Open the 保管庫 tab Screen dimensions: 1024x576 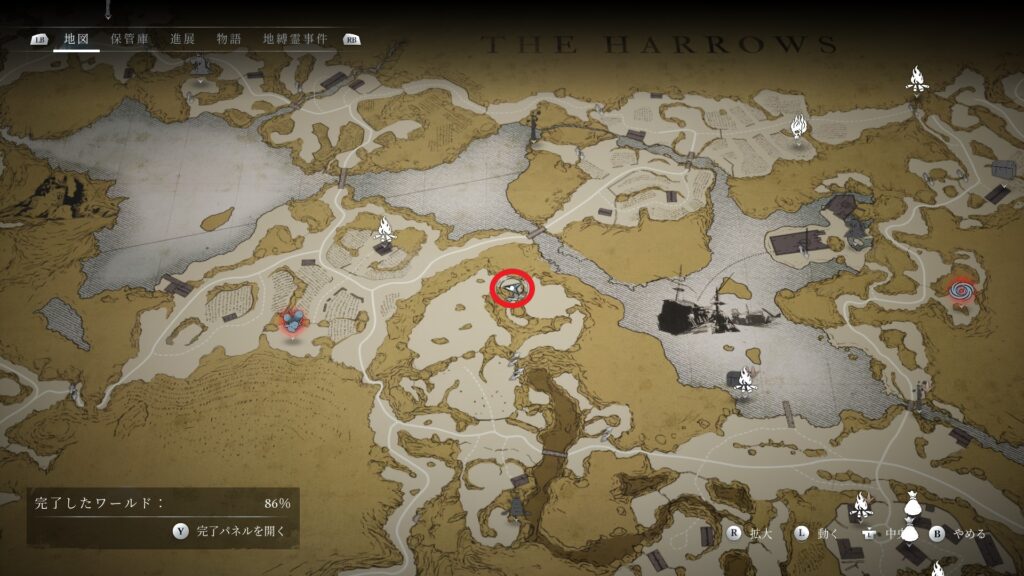130,39
